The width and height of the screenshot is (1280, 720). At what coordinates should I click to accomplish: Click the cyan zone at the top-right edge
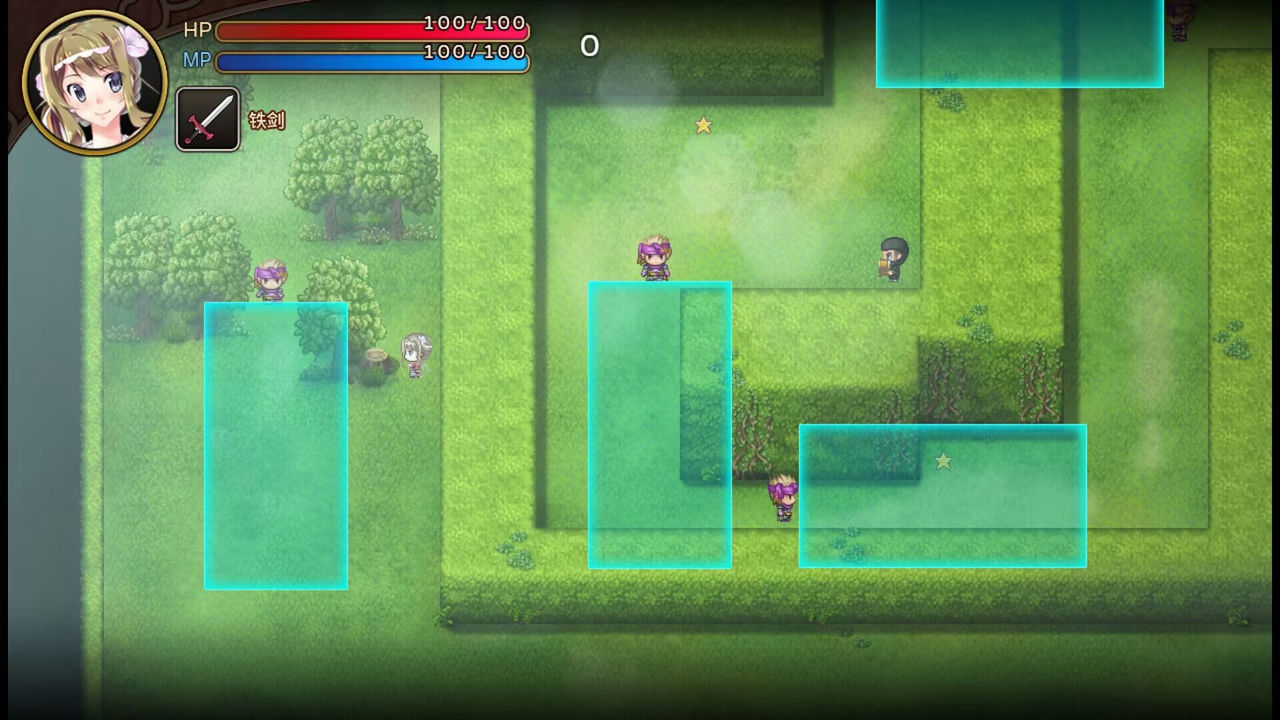pos(1019,42)
